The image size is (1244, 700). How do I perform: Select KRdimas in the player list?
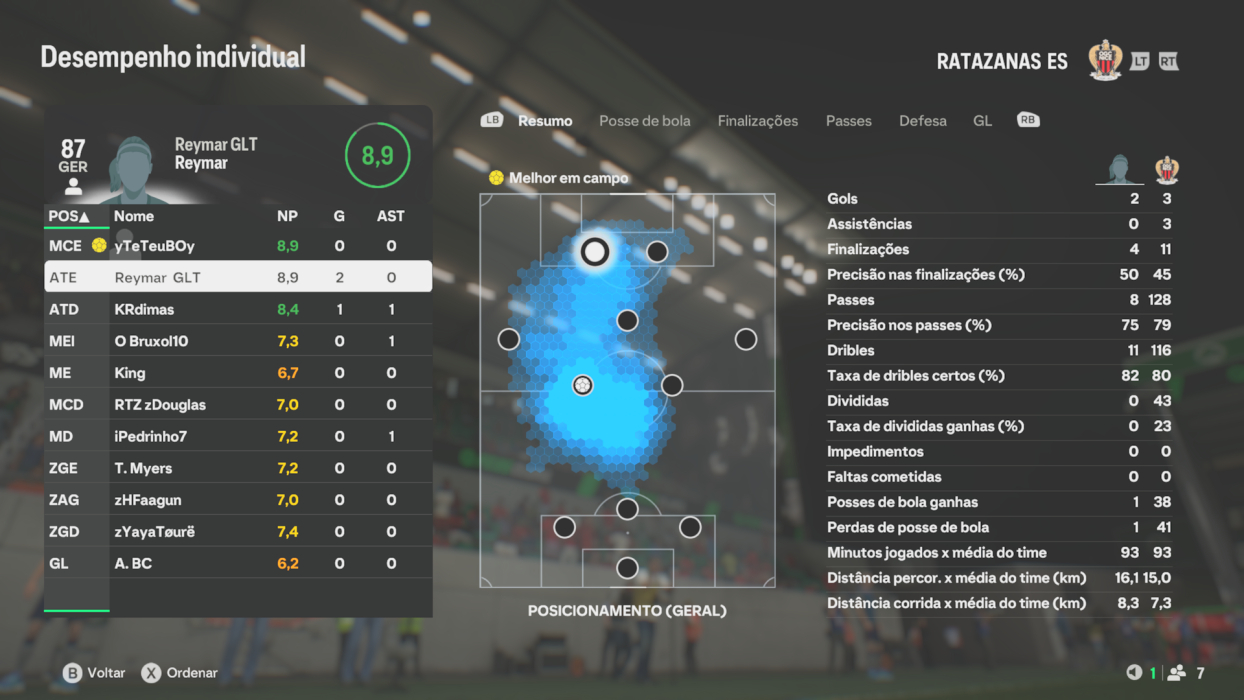click(238, 310)
